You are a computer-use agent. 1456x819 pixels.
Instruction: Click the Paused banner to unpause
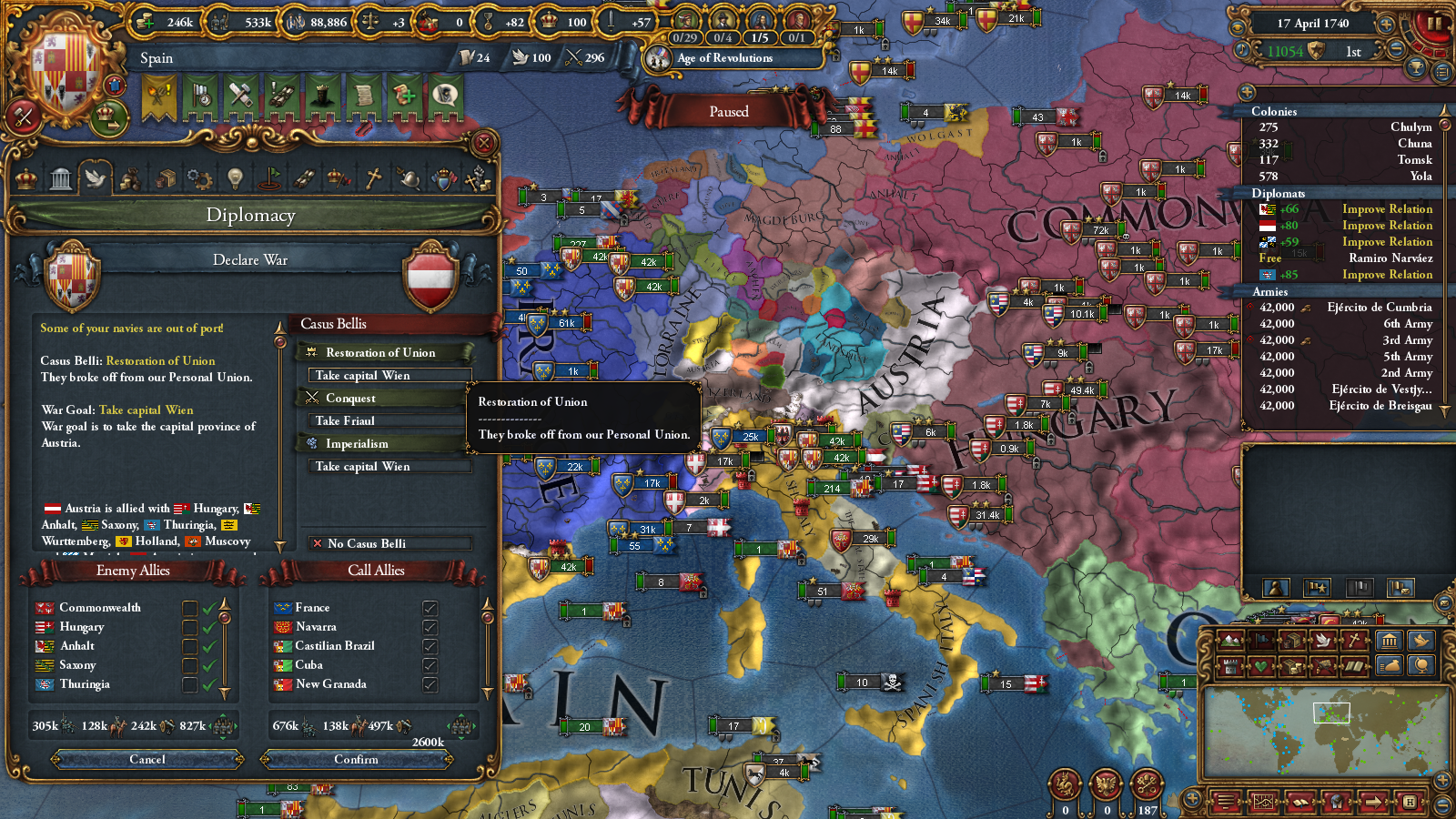[x=728, y=111]
